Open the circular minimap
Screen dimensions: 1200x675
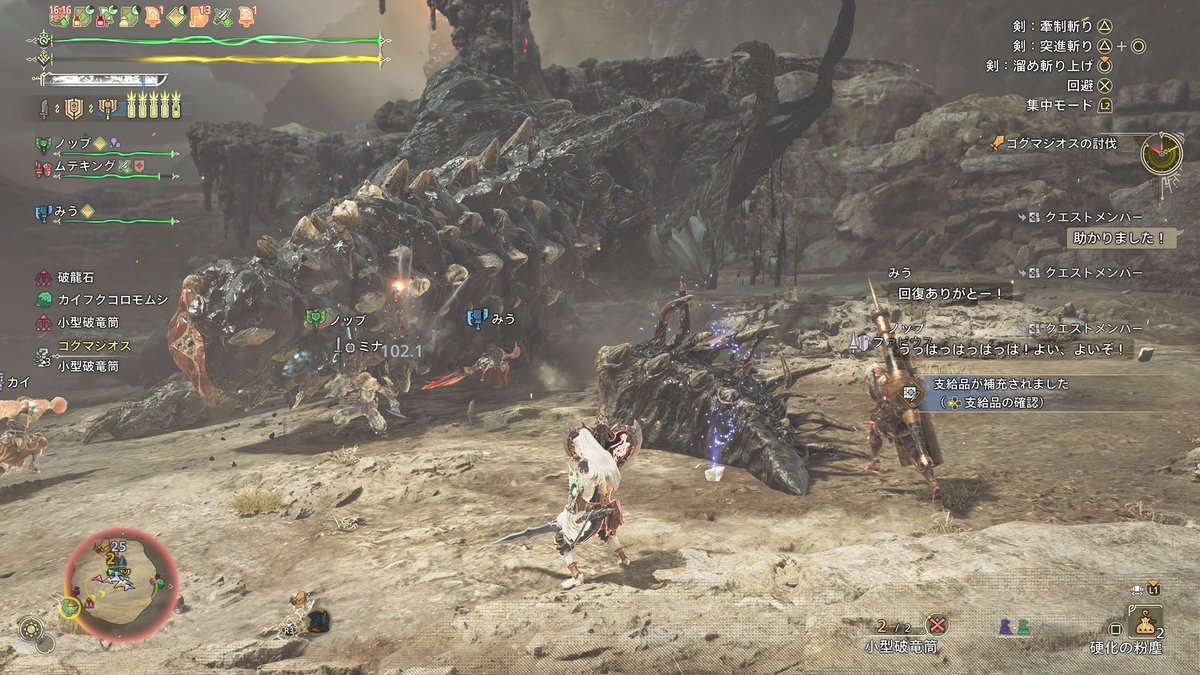coord(121,586)
